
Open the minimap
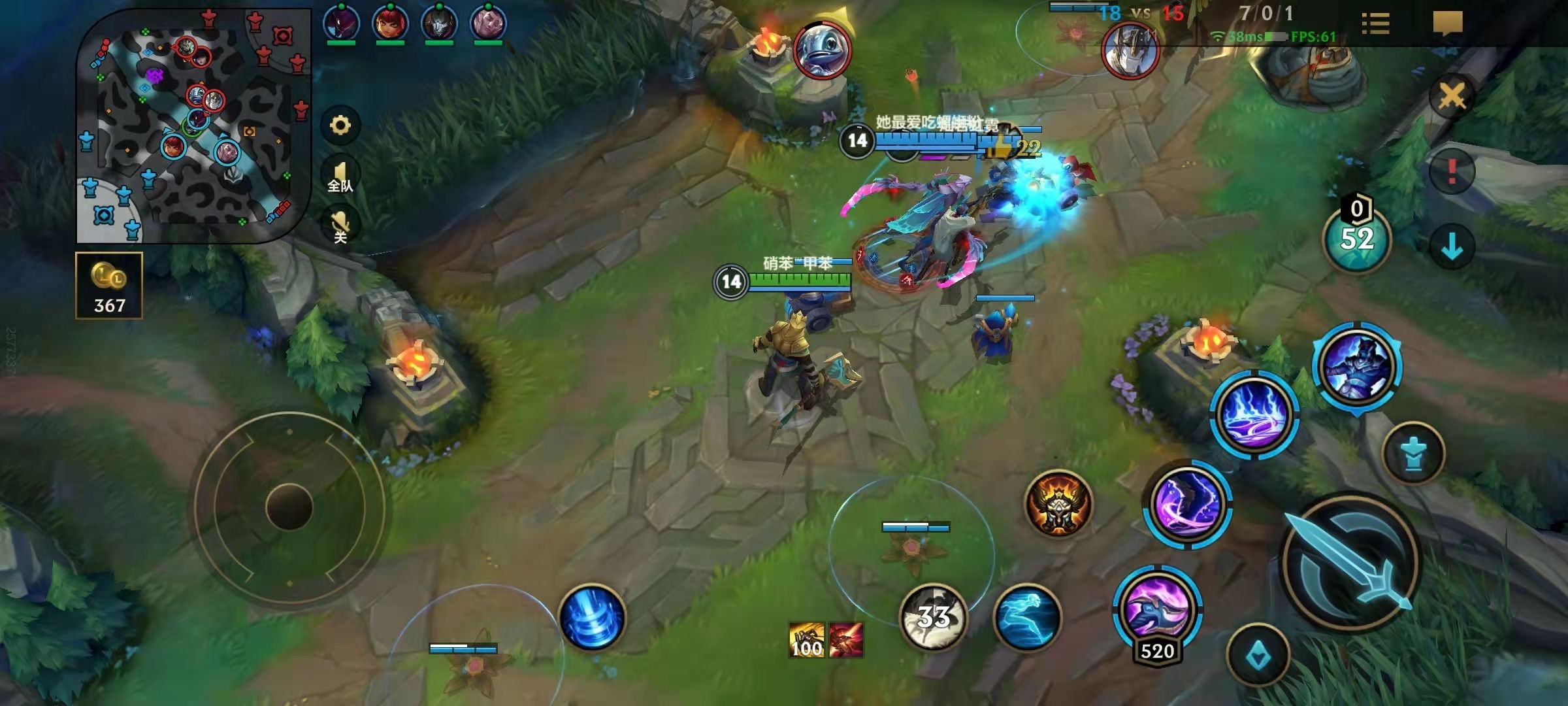click(x=193, y=126)
